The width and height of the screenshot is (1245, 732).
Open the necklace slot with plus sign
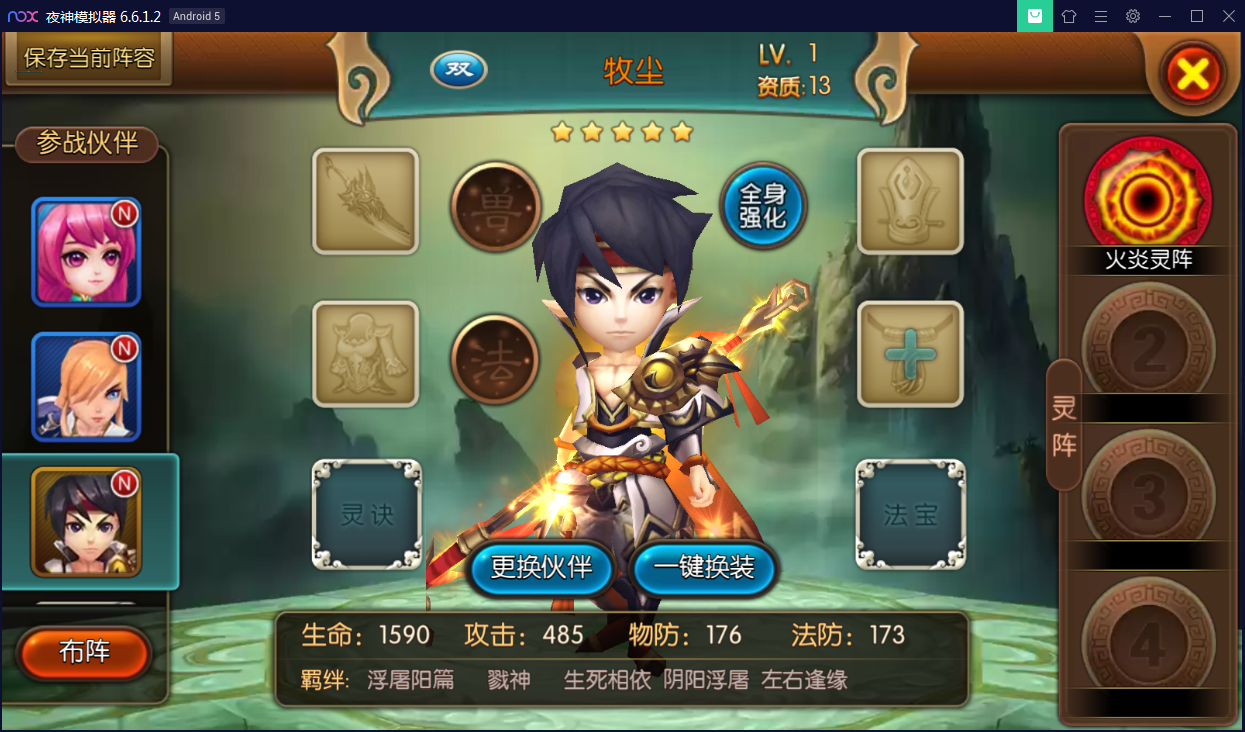click(x=910, y=354)
